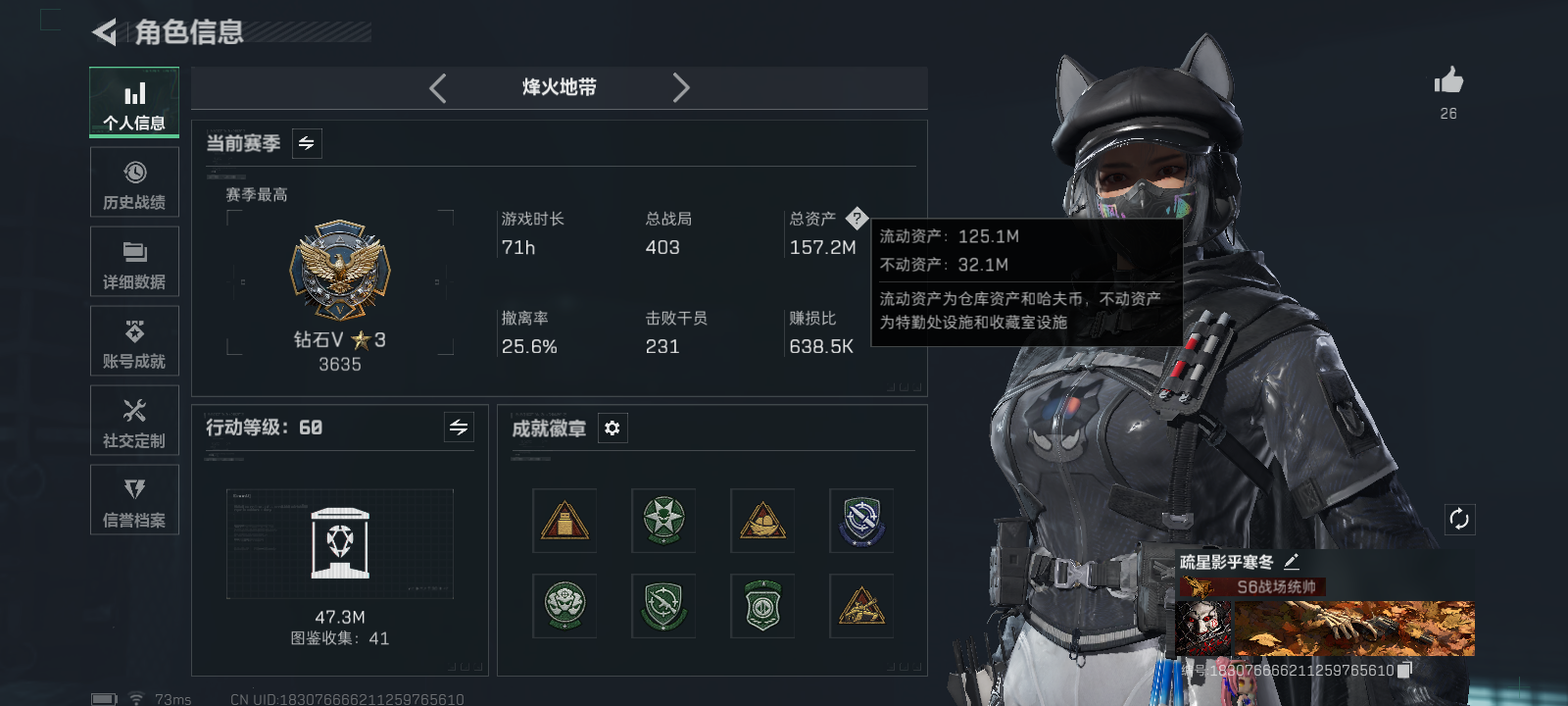Copy the UID with the copy icon

pyautogui.click(x=1404, y=671)
